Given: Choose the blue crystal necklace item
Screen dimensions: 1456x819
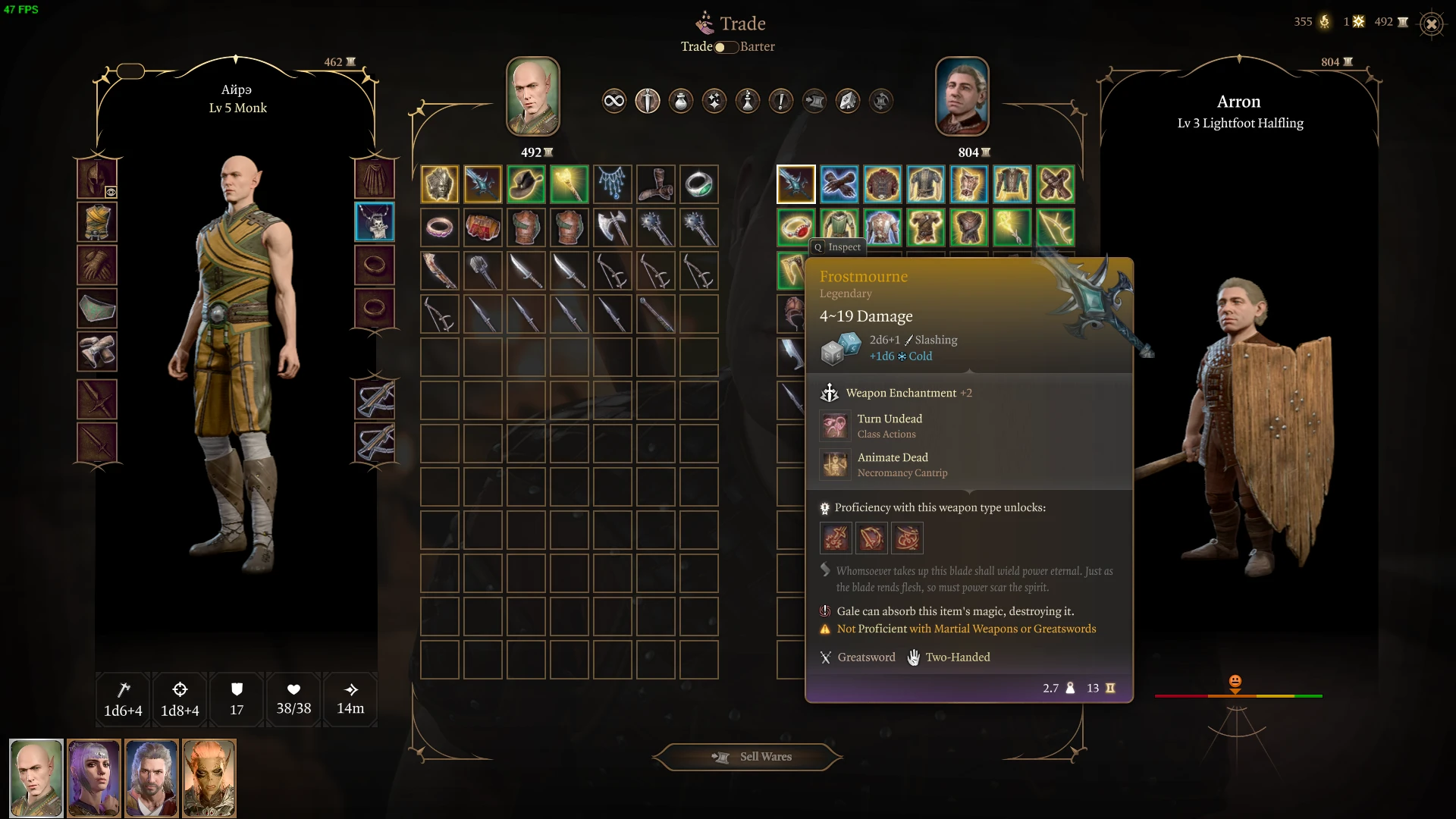Looking at the screenshot, I should [613, 184].
